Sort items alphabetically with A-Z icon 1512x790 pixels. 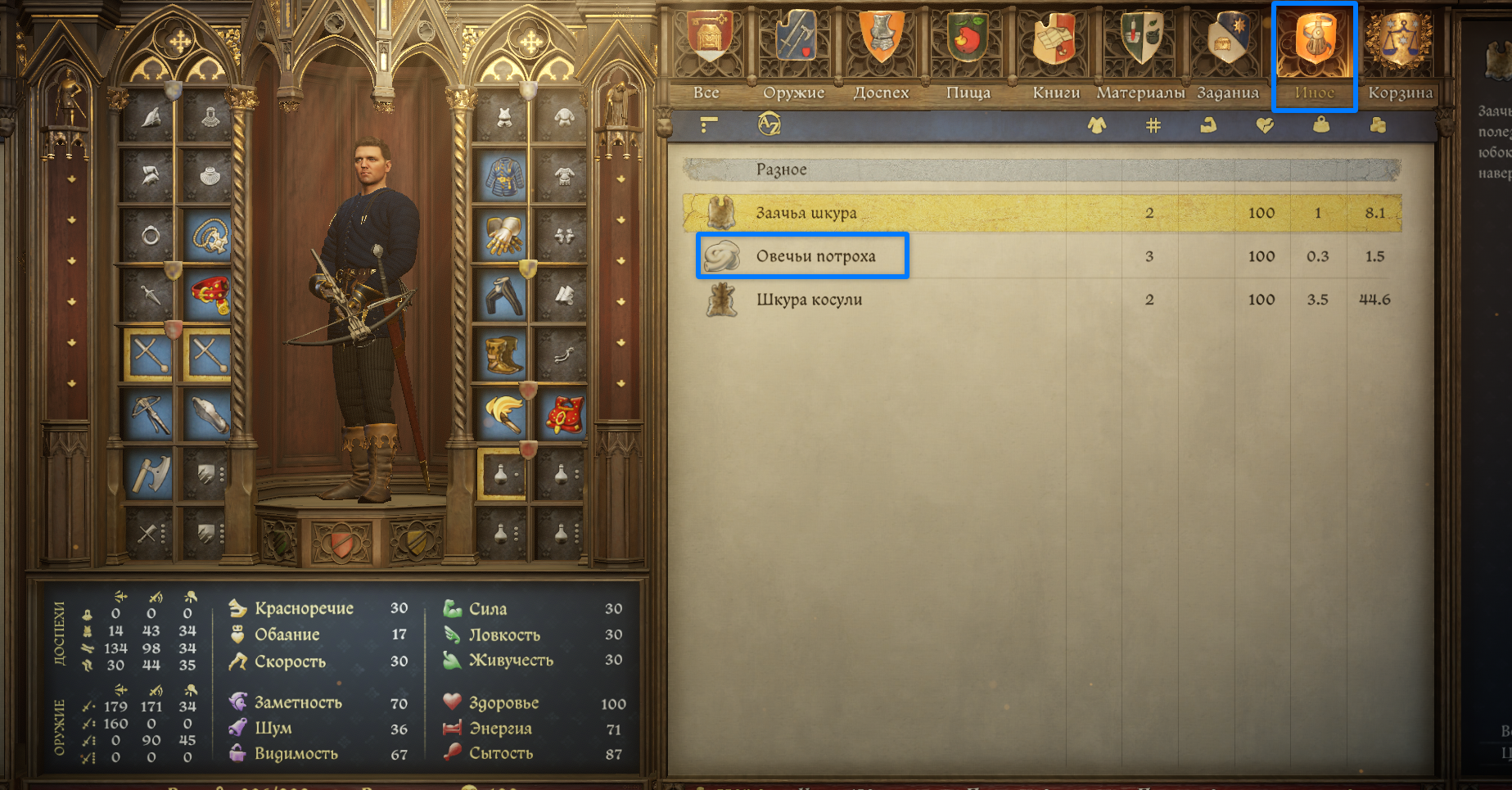point(770,124)
